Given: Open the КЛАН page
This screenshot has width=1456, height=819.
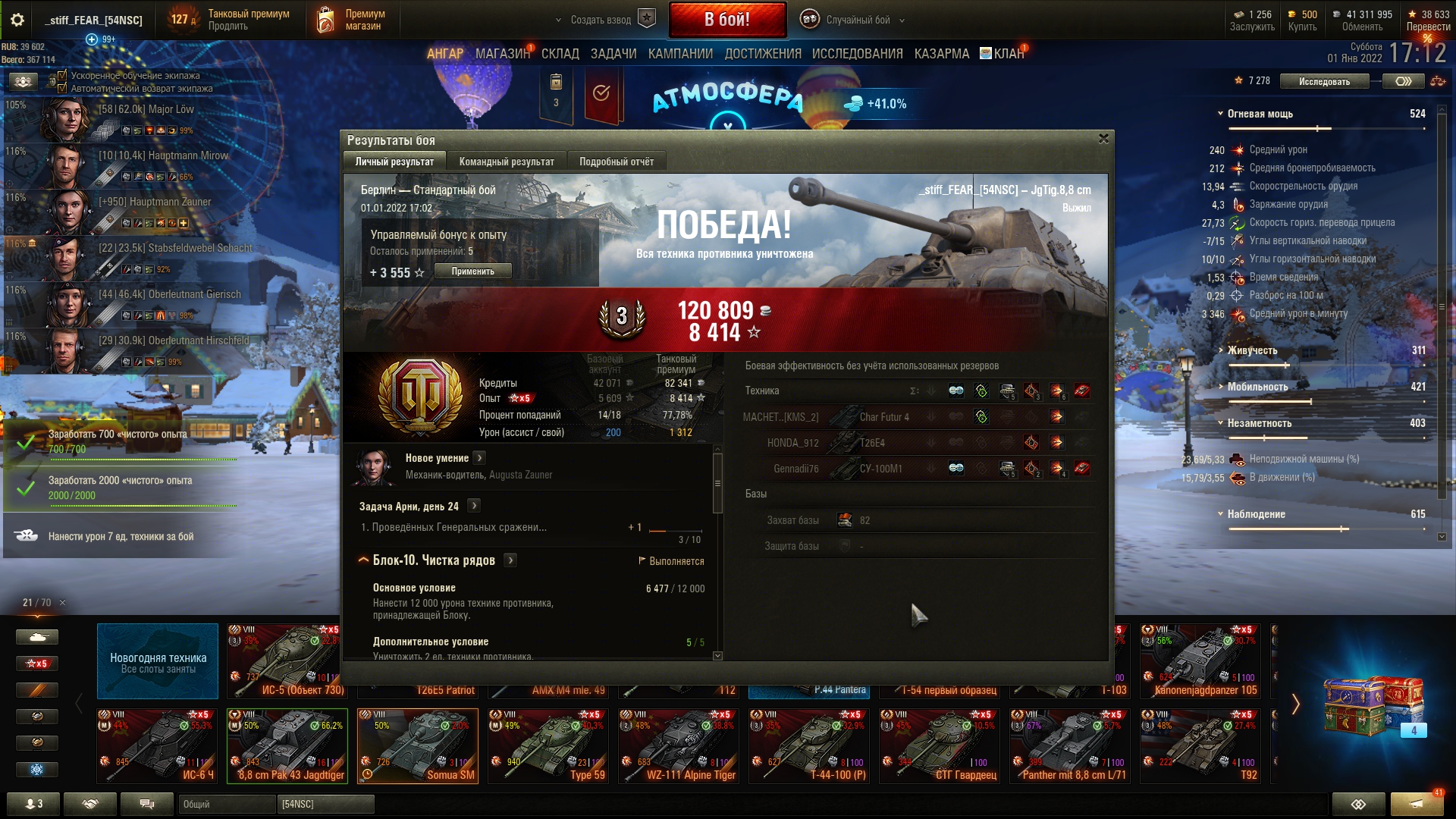Looking at the screenshot, I should (x=1008, y=54).
